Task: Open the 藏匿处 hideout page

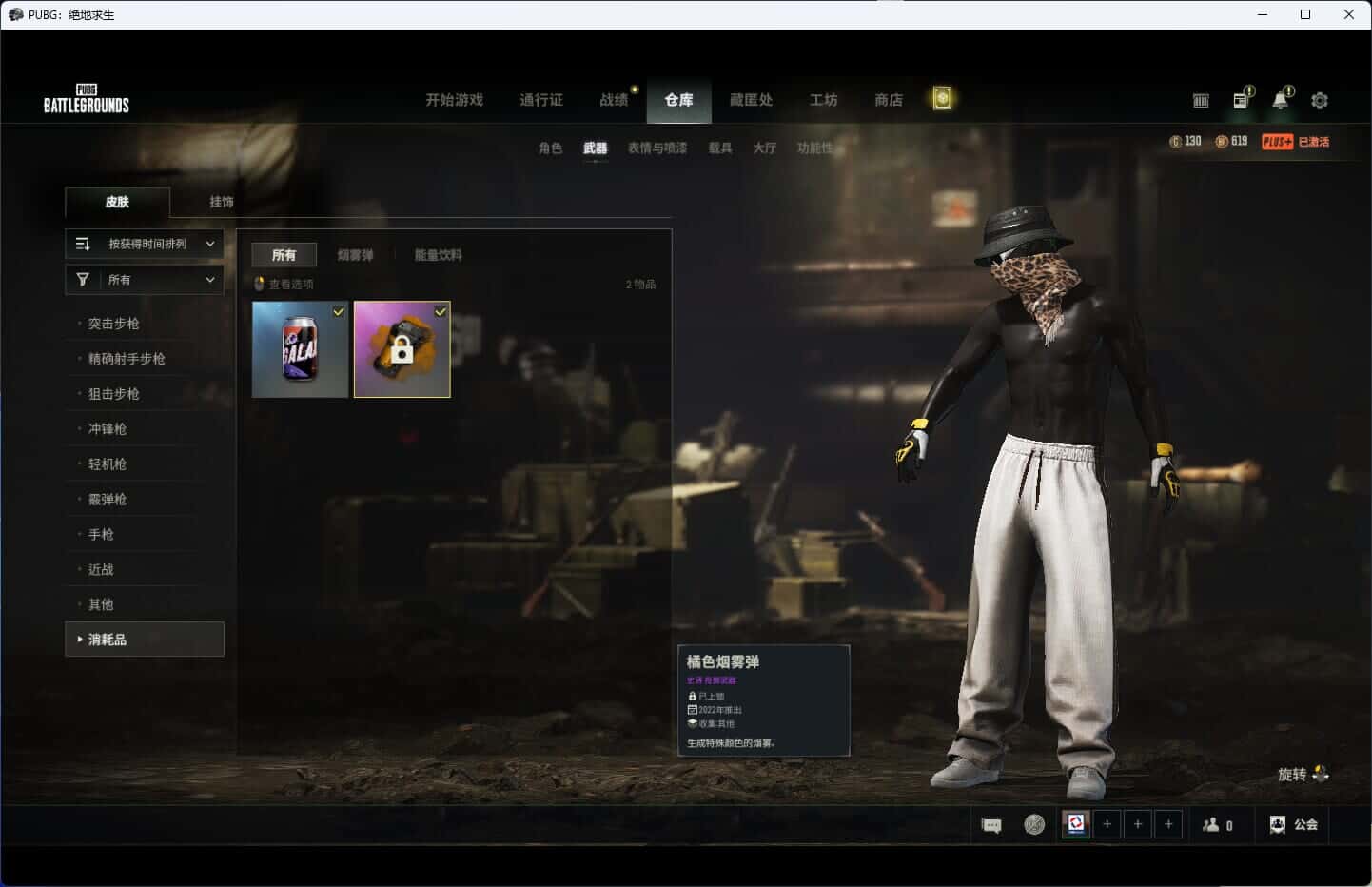Action: click(751, 100)
